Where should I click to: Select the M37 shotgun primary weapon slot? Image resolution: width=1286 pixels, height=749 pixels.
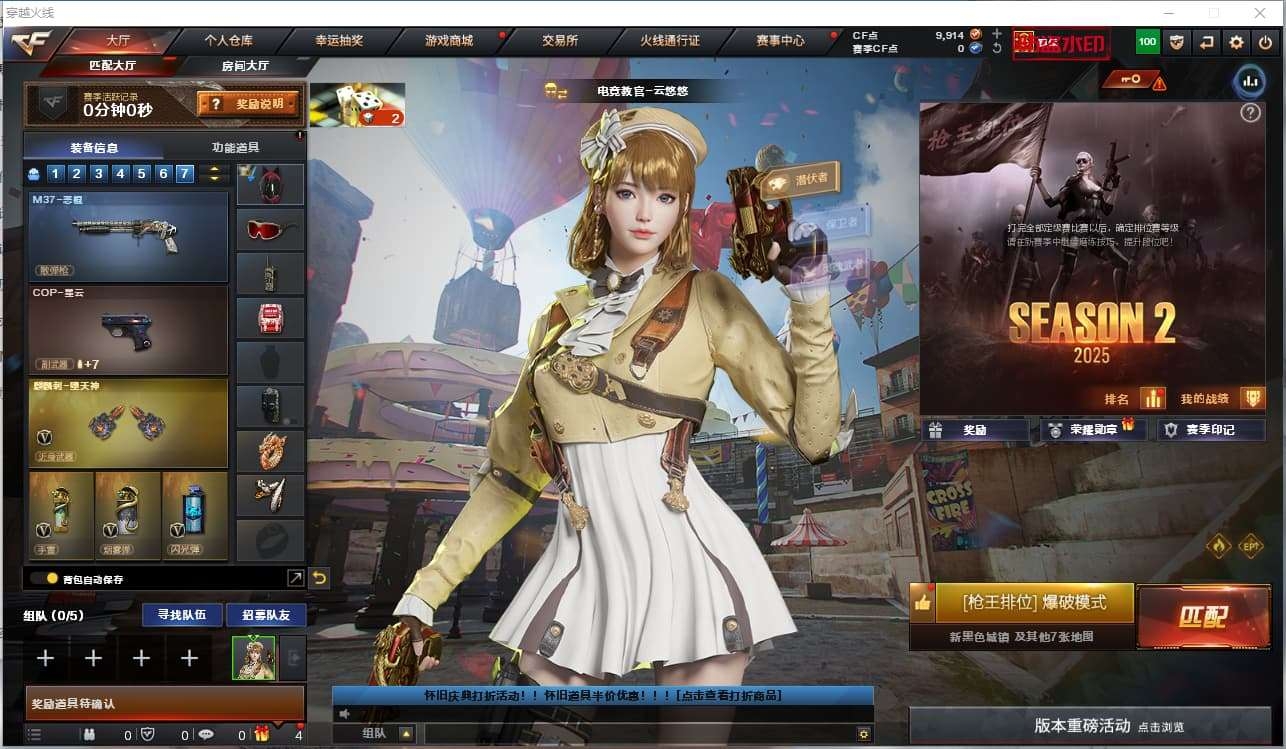[x=128, y=237]
